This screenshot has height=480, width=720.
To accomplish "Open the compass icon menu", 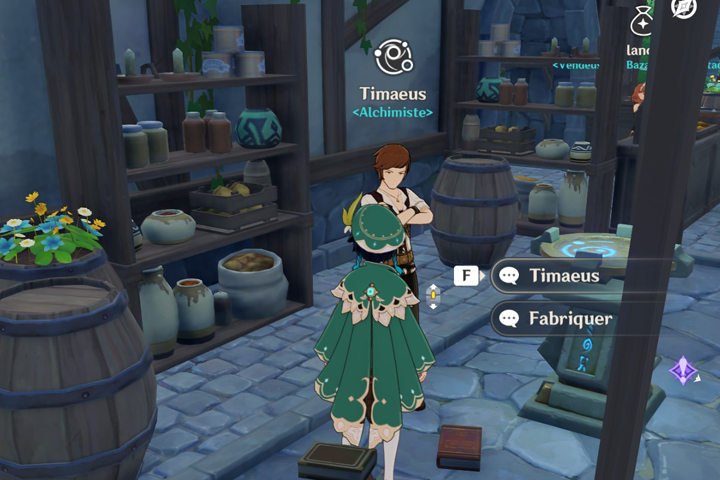I will point(684,8).
